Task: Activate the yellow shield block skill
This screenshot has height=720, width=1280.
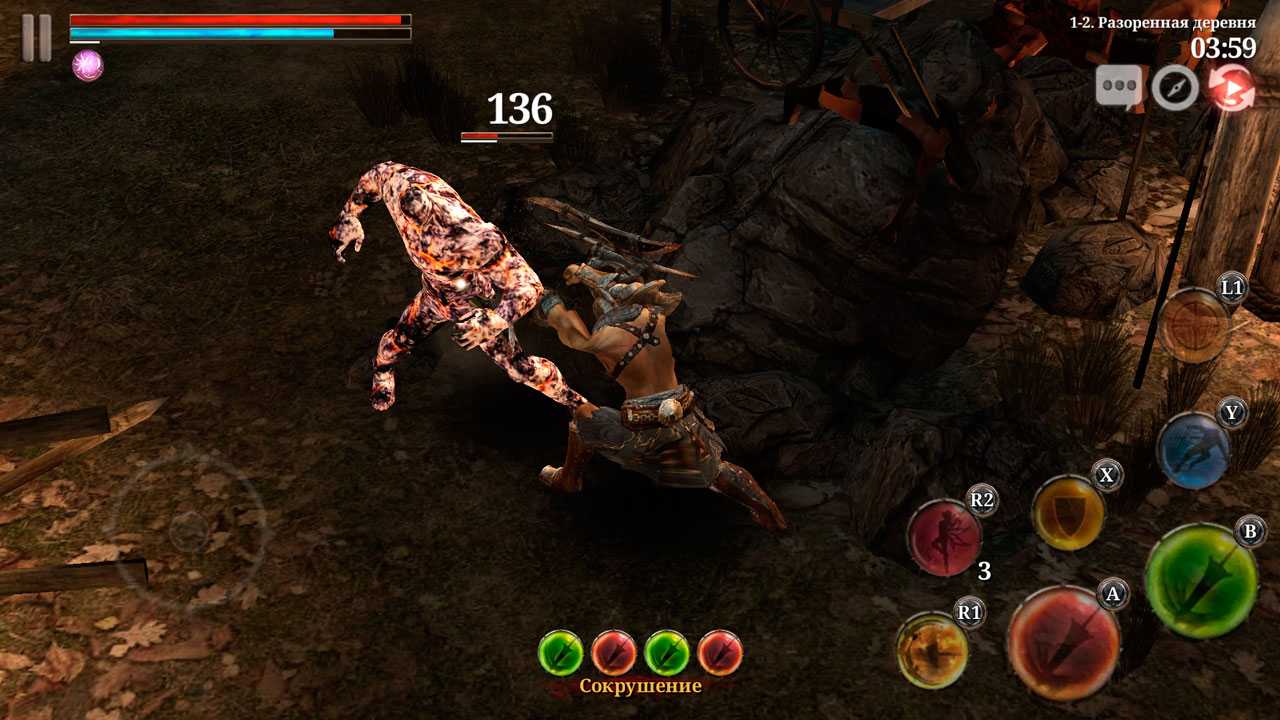Action: [x=1068, y=514]
